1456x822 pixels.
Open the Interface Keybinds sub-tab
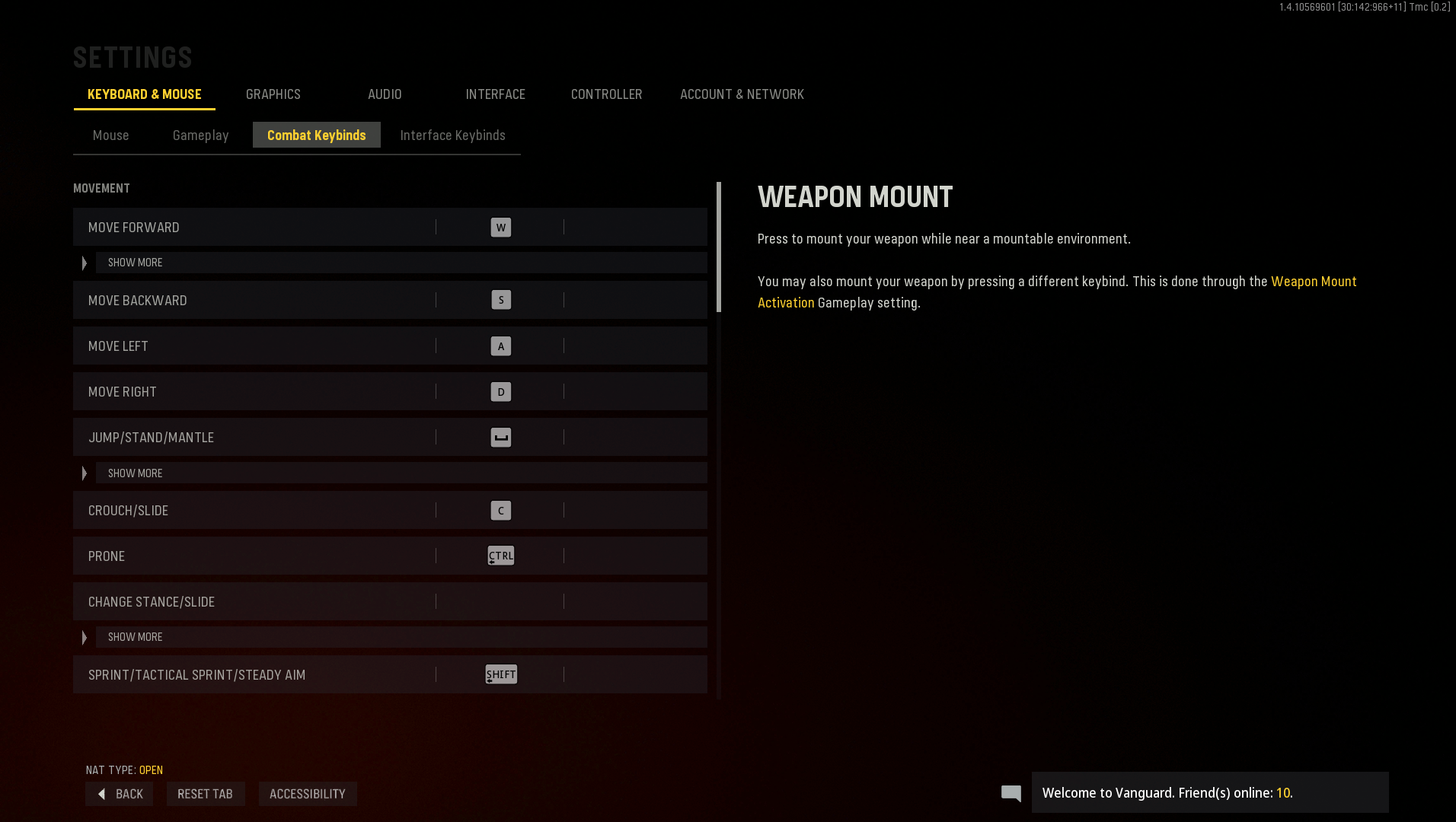coord(452,135)
